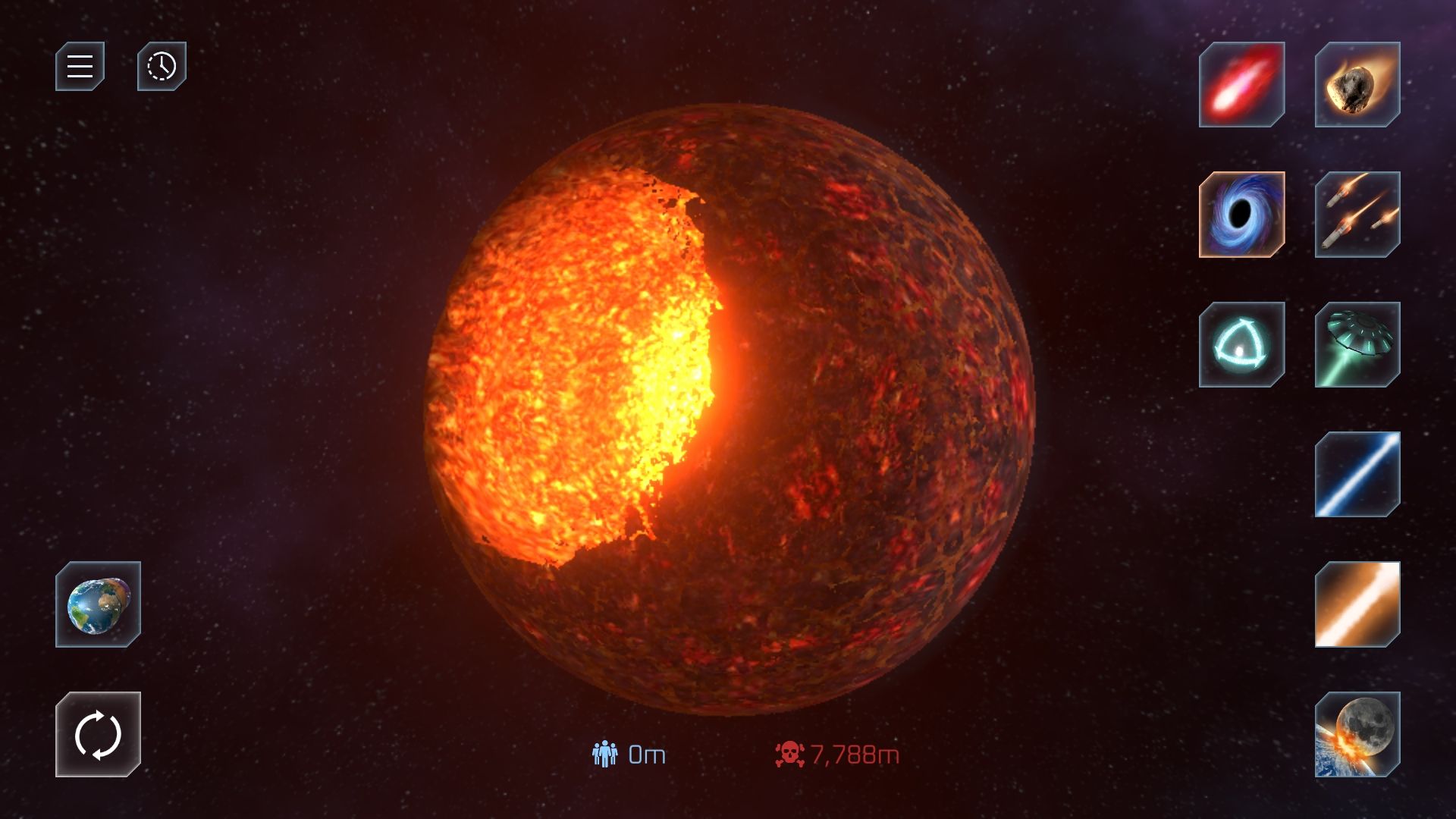Open the Earth planet selector

pos(98,604)
